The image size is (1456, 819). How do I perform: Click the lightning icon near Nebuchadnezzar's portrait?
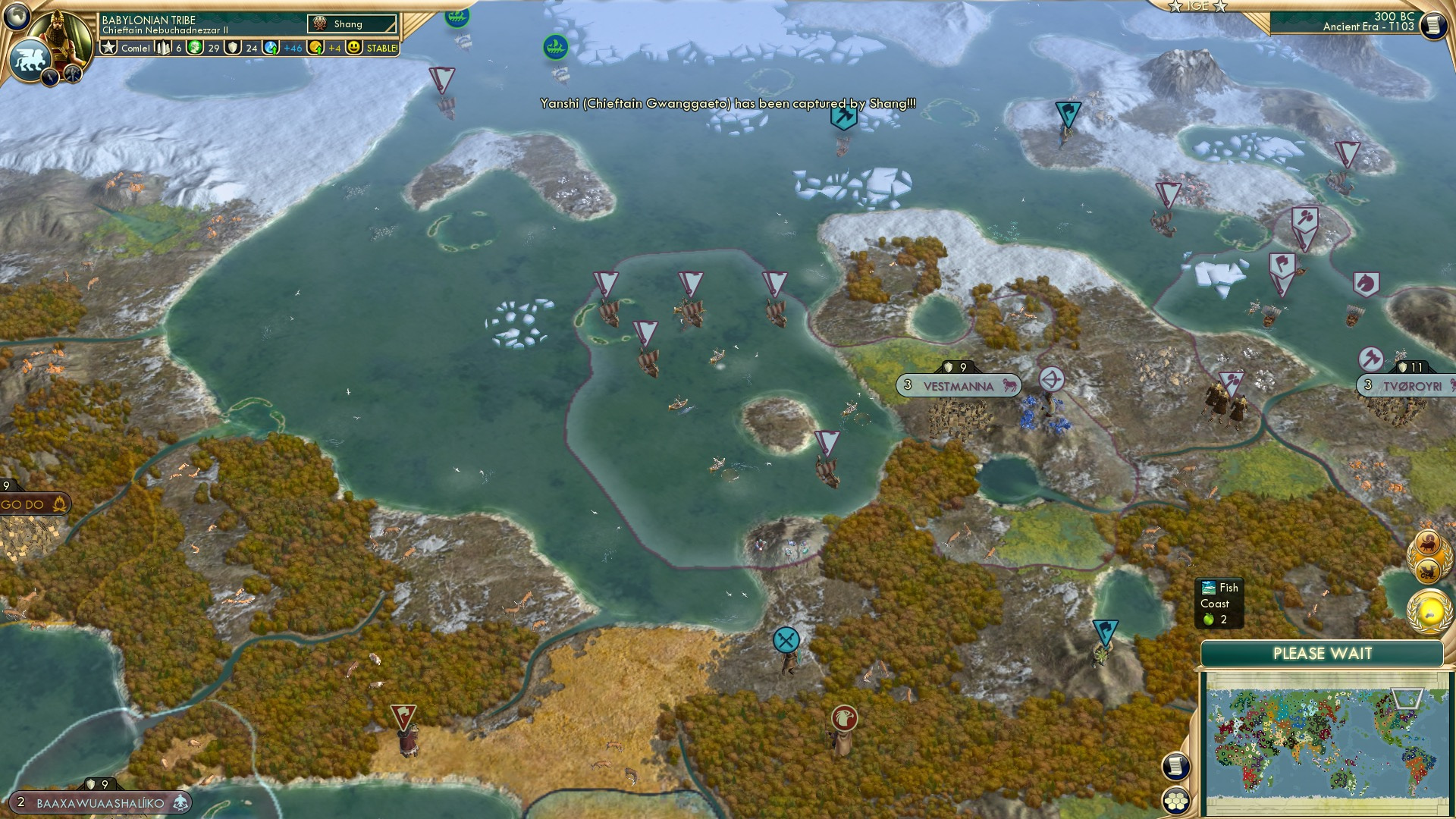(50, 77)
